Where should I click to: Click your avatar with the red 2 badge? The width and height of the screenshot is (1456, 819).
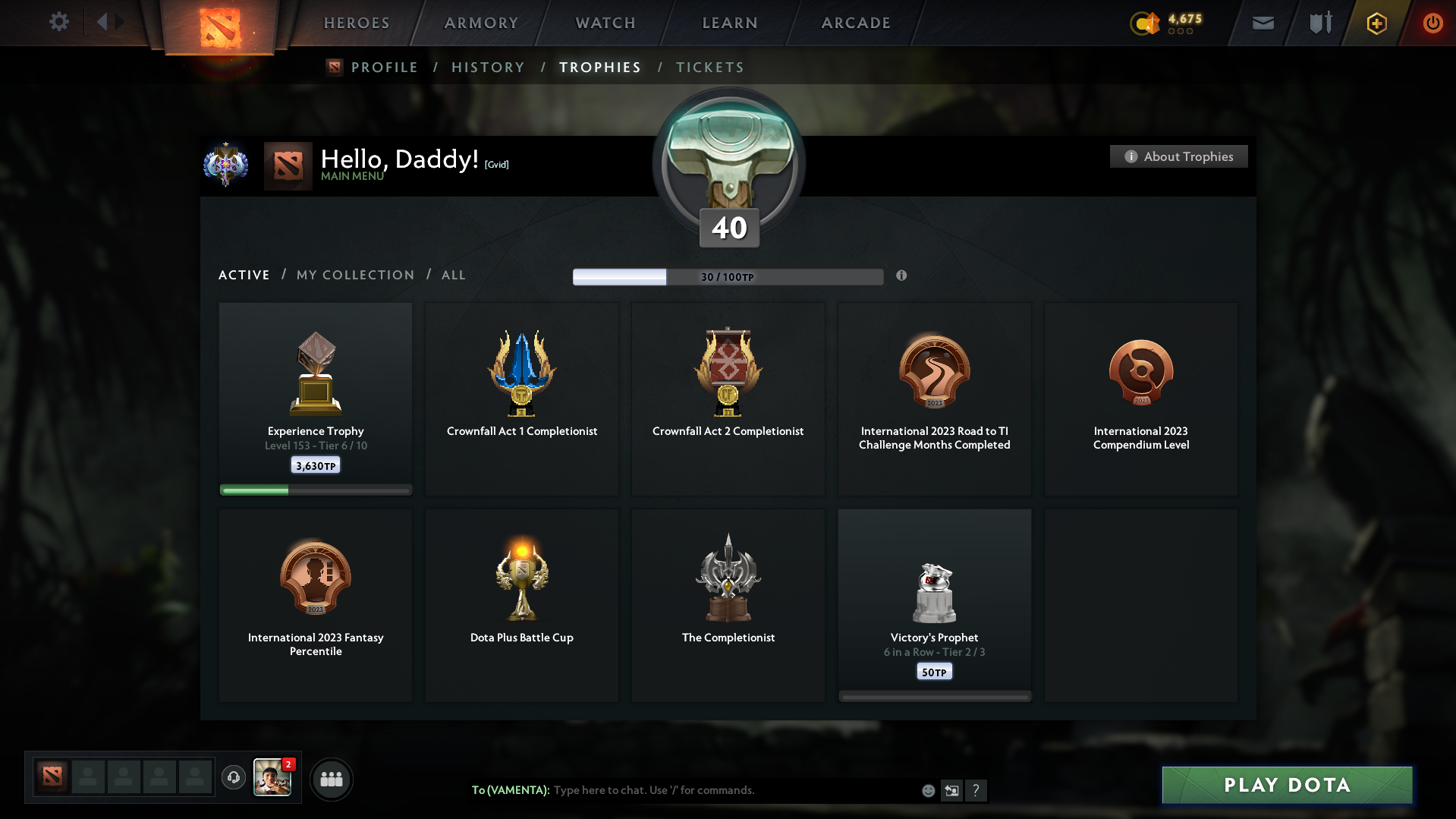272,779
